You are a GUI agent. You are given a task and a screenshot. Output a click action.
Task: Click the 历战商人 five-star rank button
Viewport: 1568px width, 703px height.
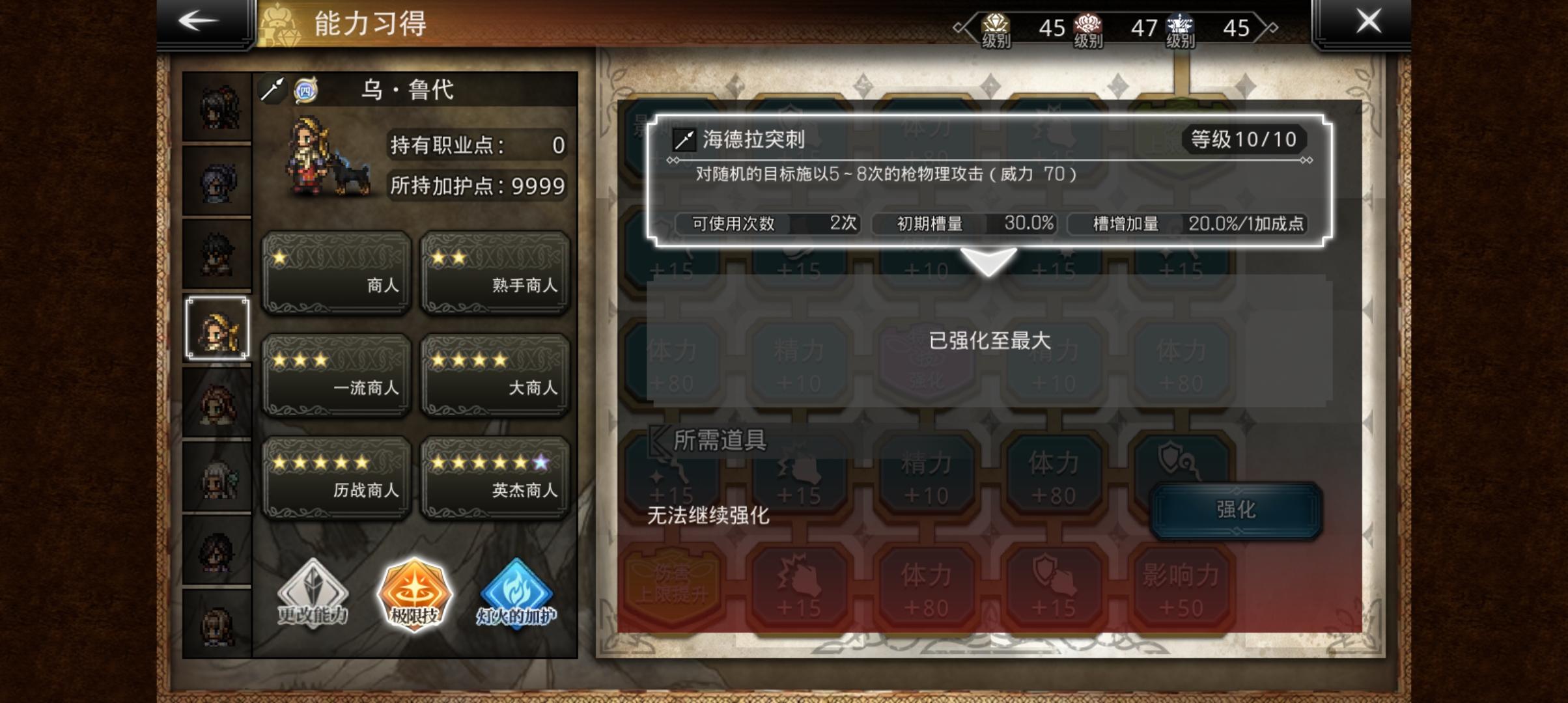(336, 478)
